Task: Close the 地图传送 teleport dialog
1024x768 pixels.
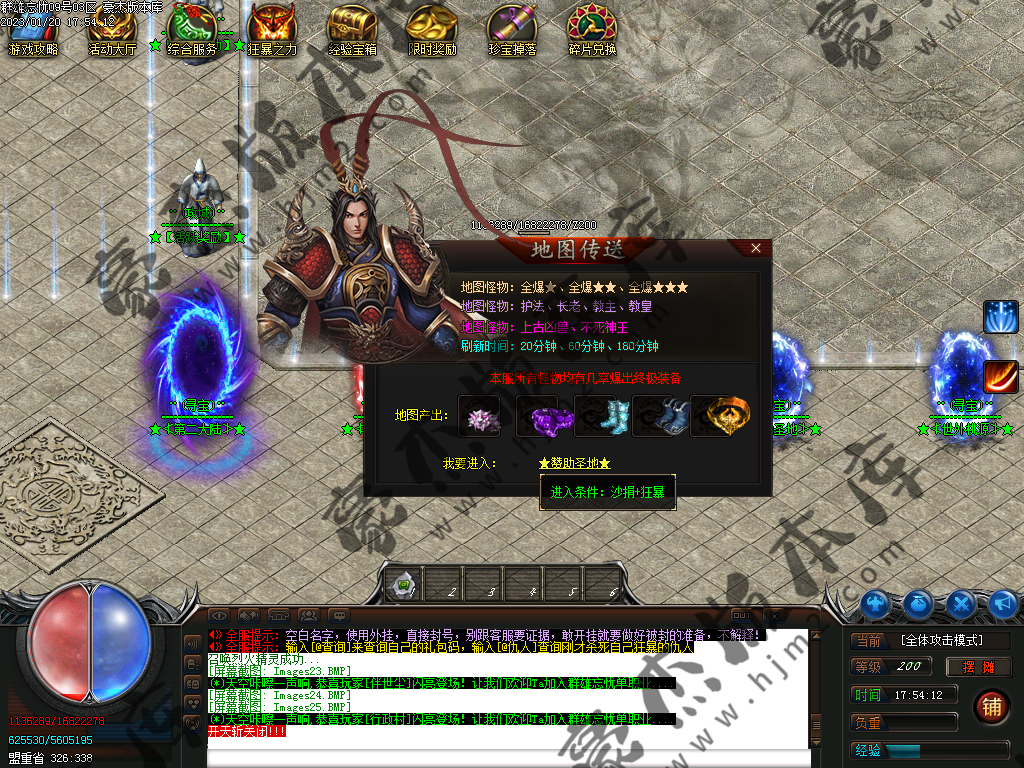Action: pyautogui.click(x=756, y=247)
